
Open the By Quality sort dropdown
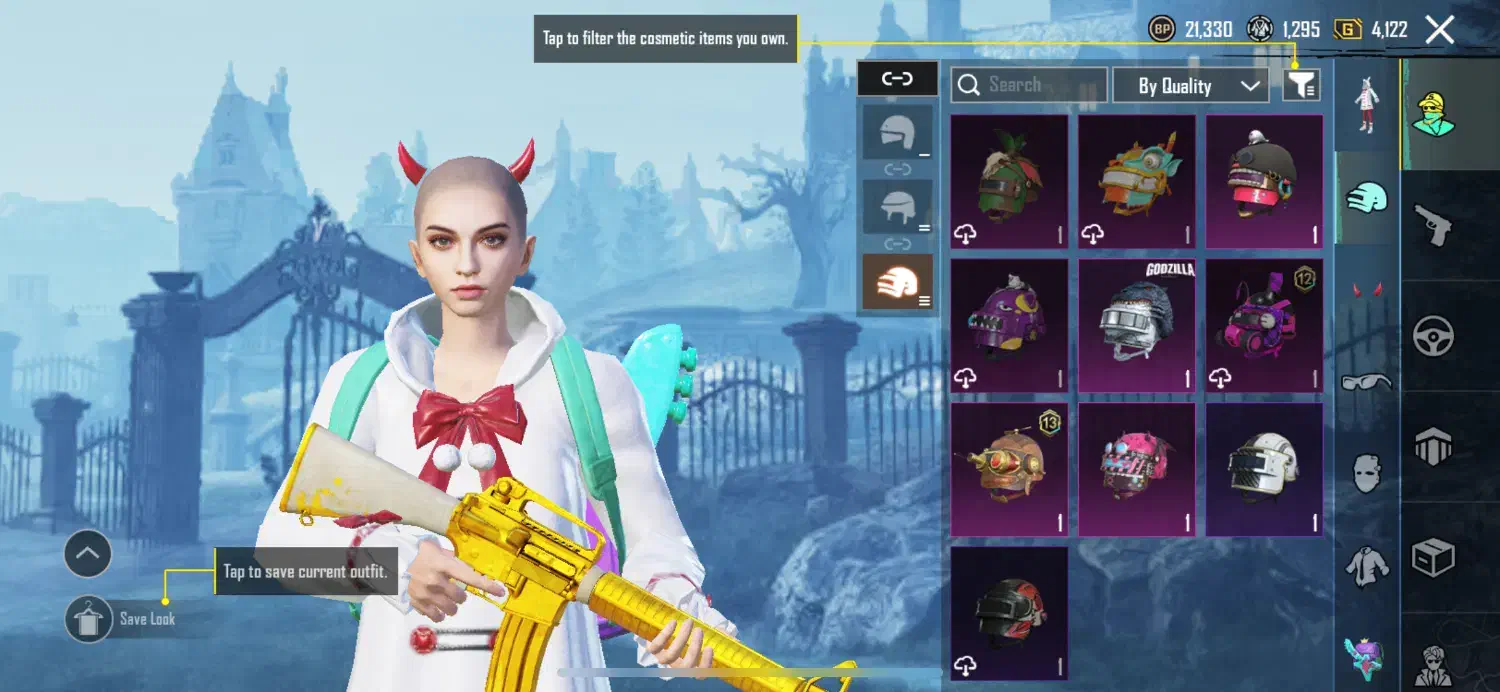pos(1190,86)
